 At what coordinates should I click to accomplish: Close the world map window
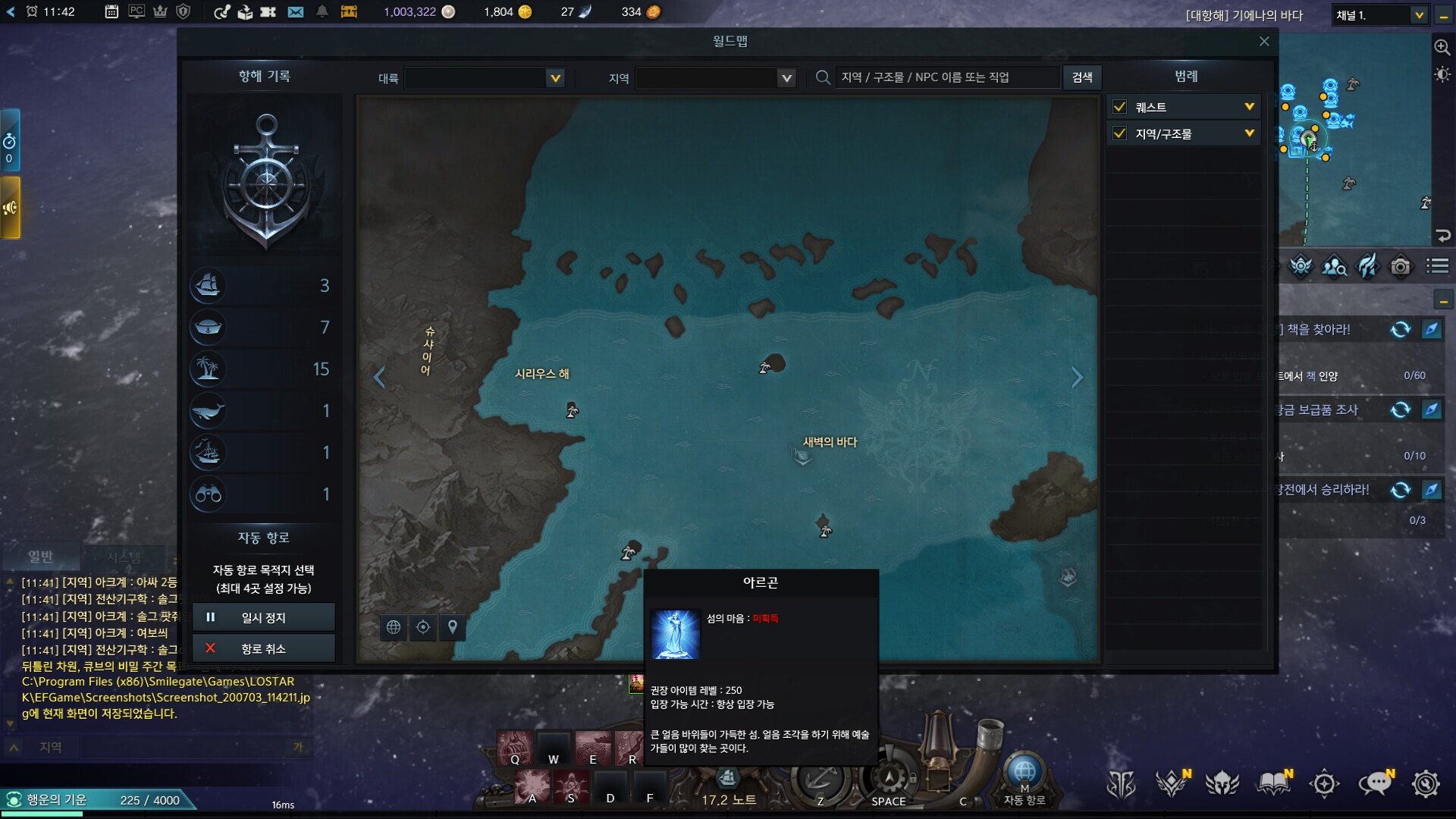point(1263,42)
